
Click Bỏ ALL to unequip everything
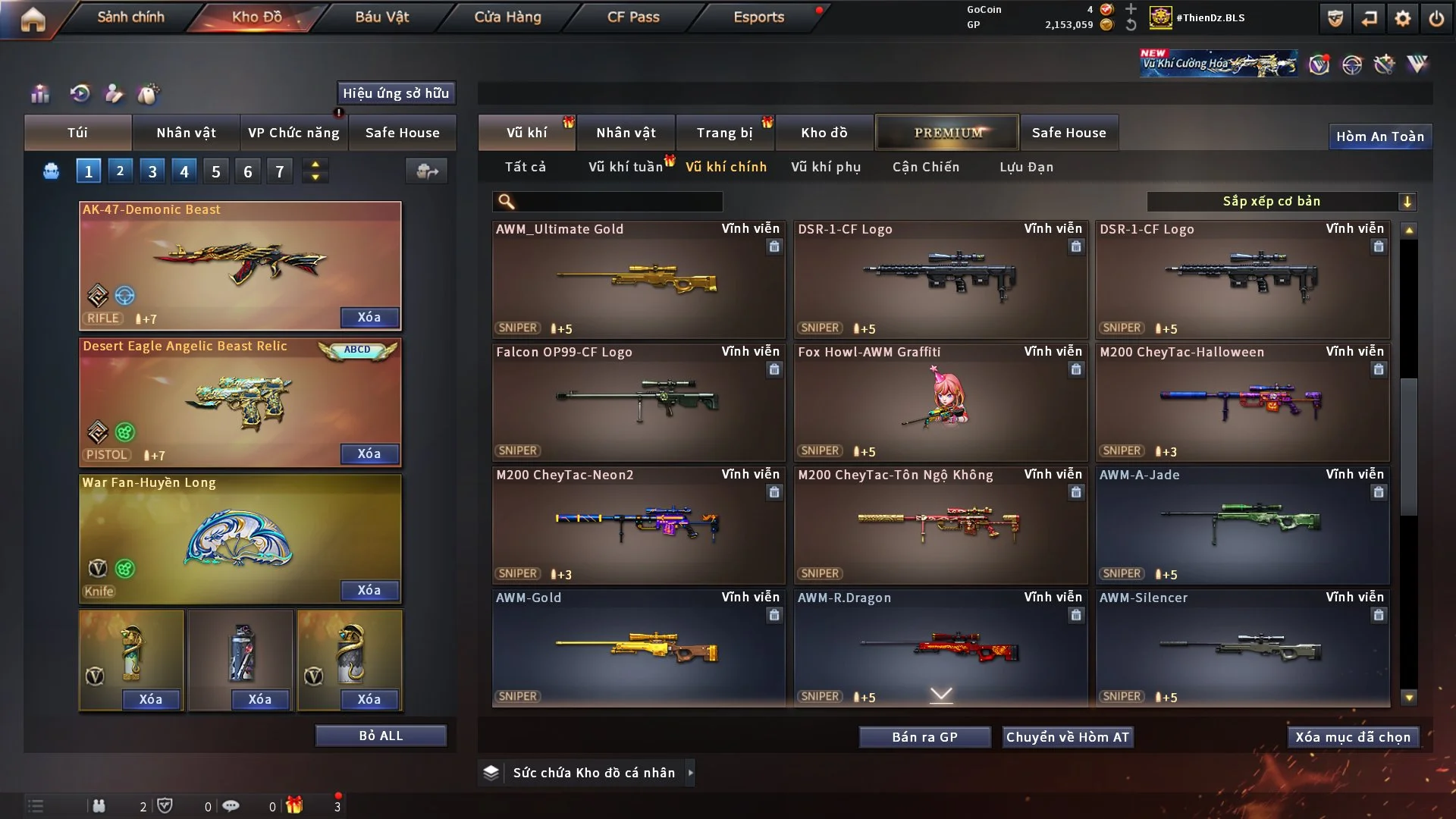click(x=381, y=736)
